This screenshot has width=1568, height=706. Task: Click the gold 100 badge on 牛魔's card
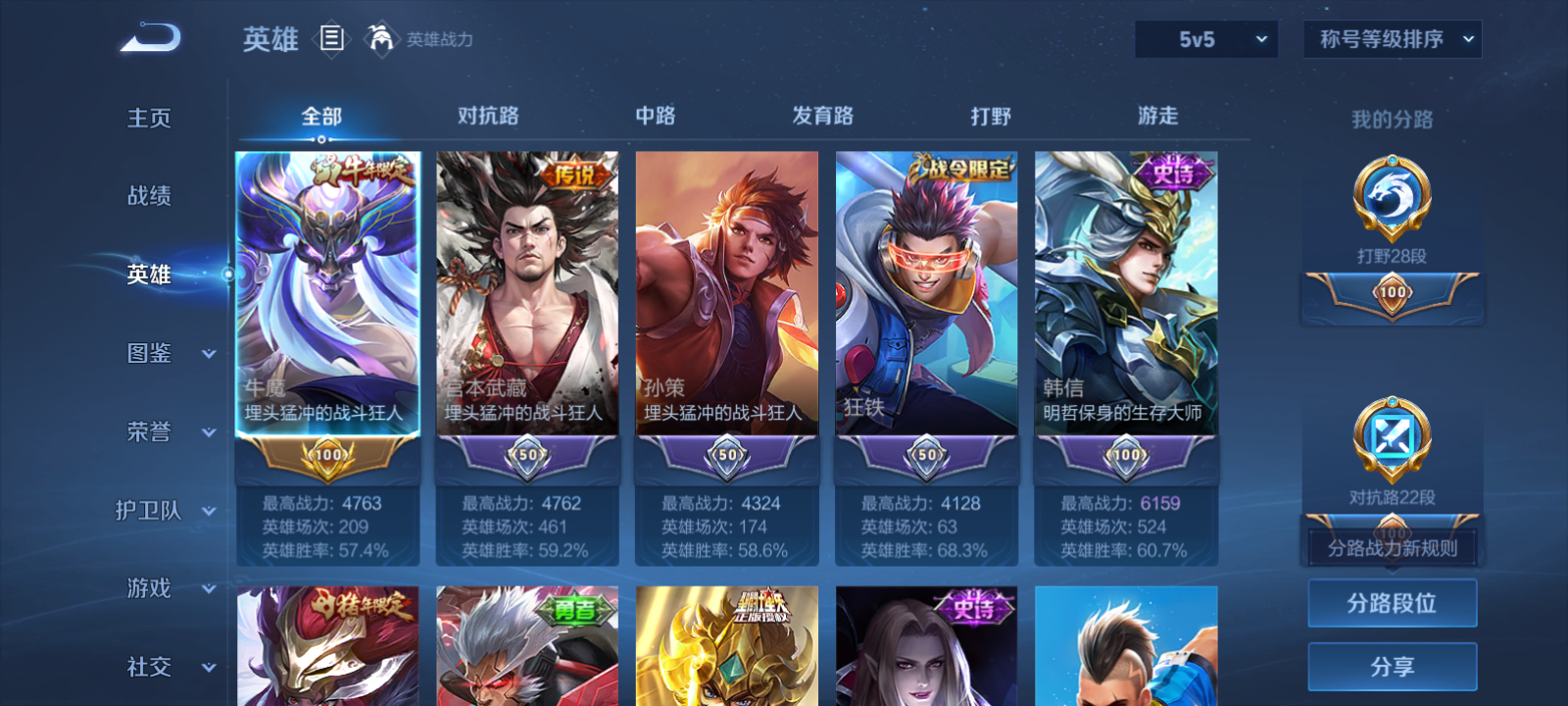327,457
